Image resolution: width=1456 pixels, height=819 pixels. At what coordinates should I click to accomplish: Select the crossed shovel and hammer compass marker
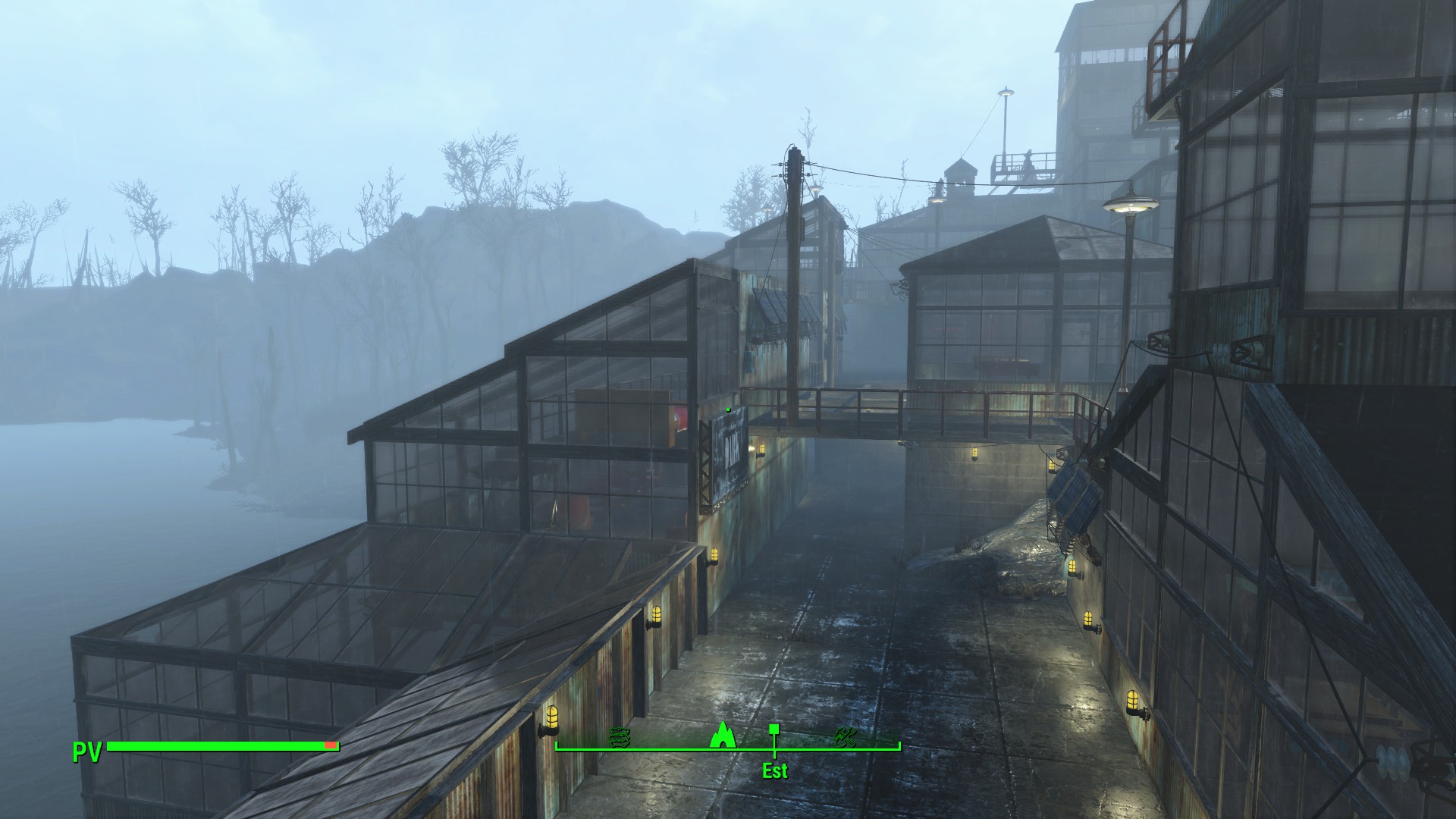845,736
